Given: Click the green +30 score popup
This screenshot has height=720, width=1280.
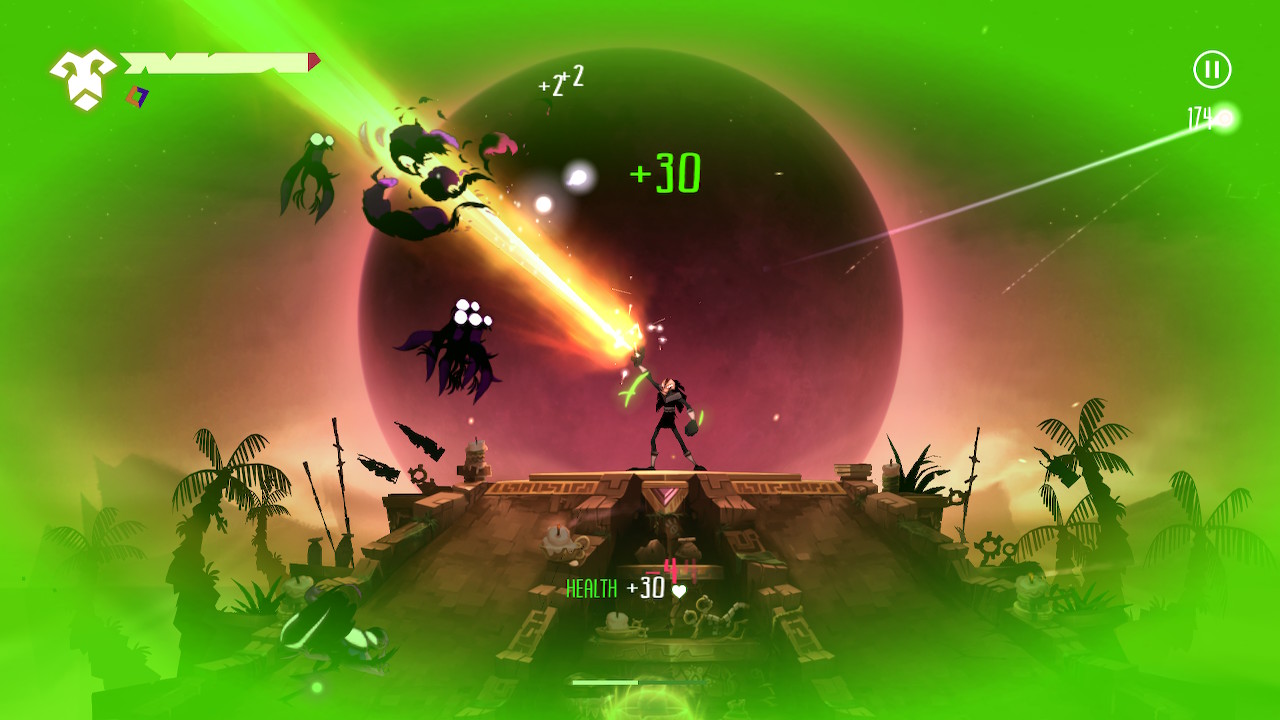Looking at the screenshot, I should coord(668,172).
